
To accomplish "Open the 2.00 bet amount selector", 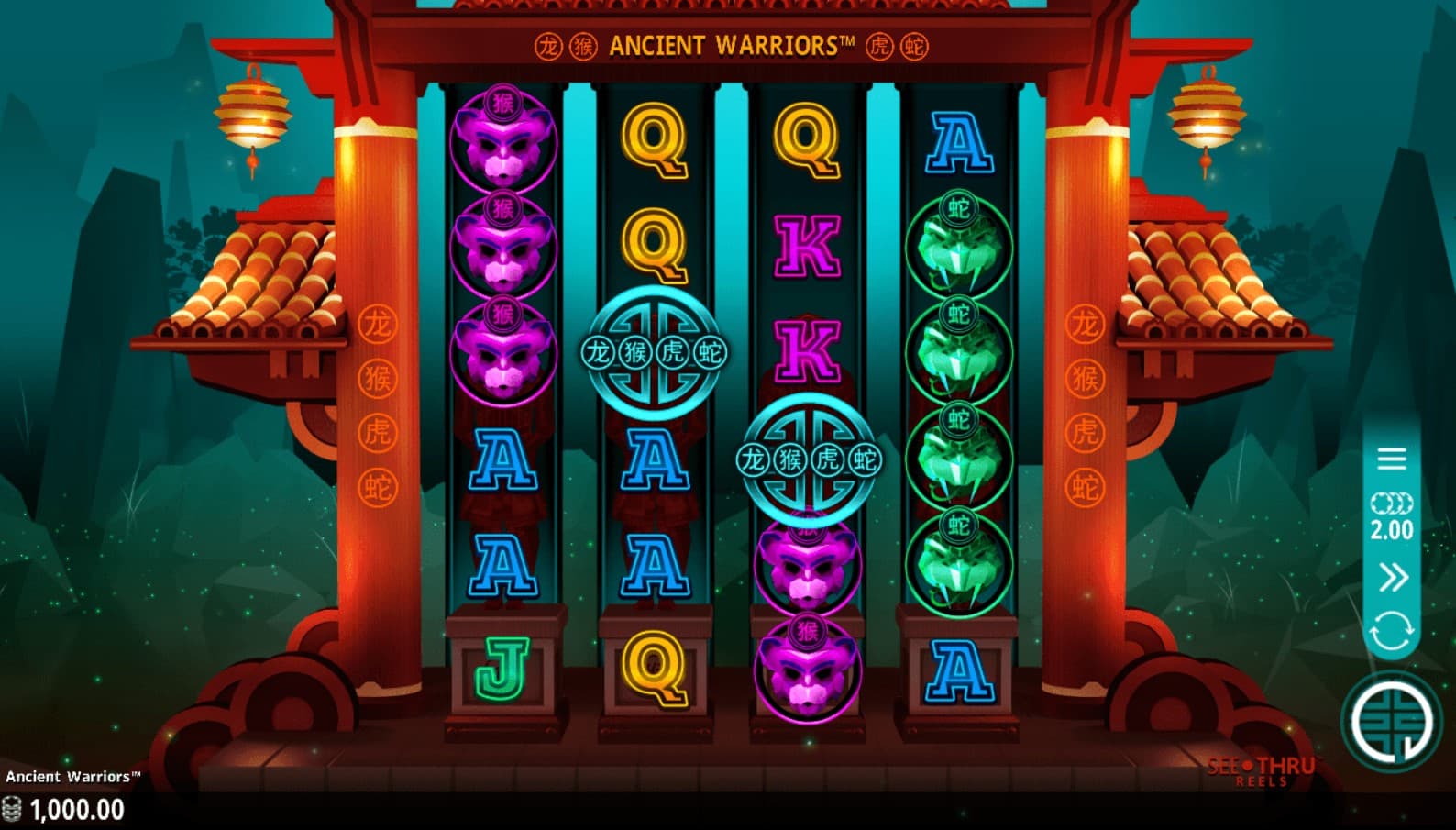I will tap(1391, 517).
